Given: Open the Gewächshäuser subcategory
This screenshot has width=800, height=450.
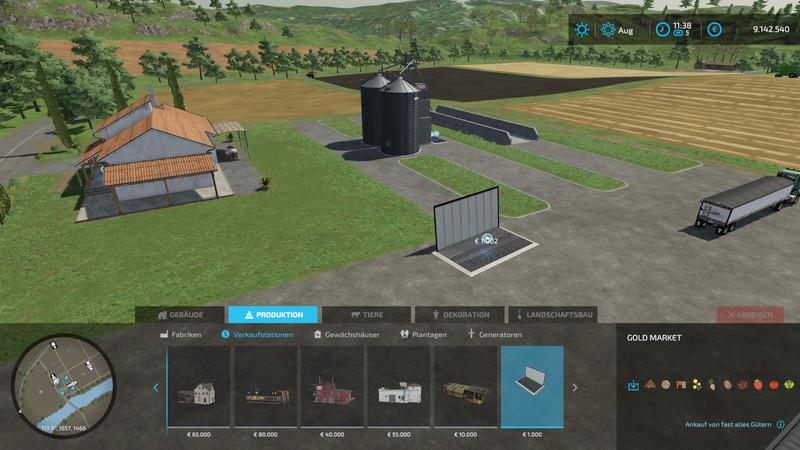Looking at the screenshot, I should click(347, 334).
